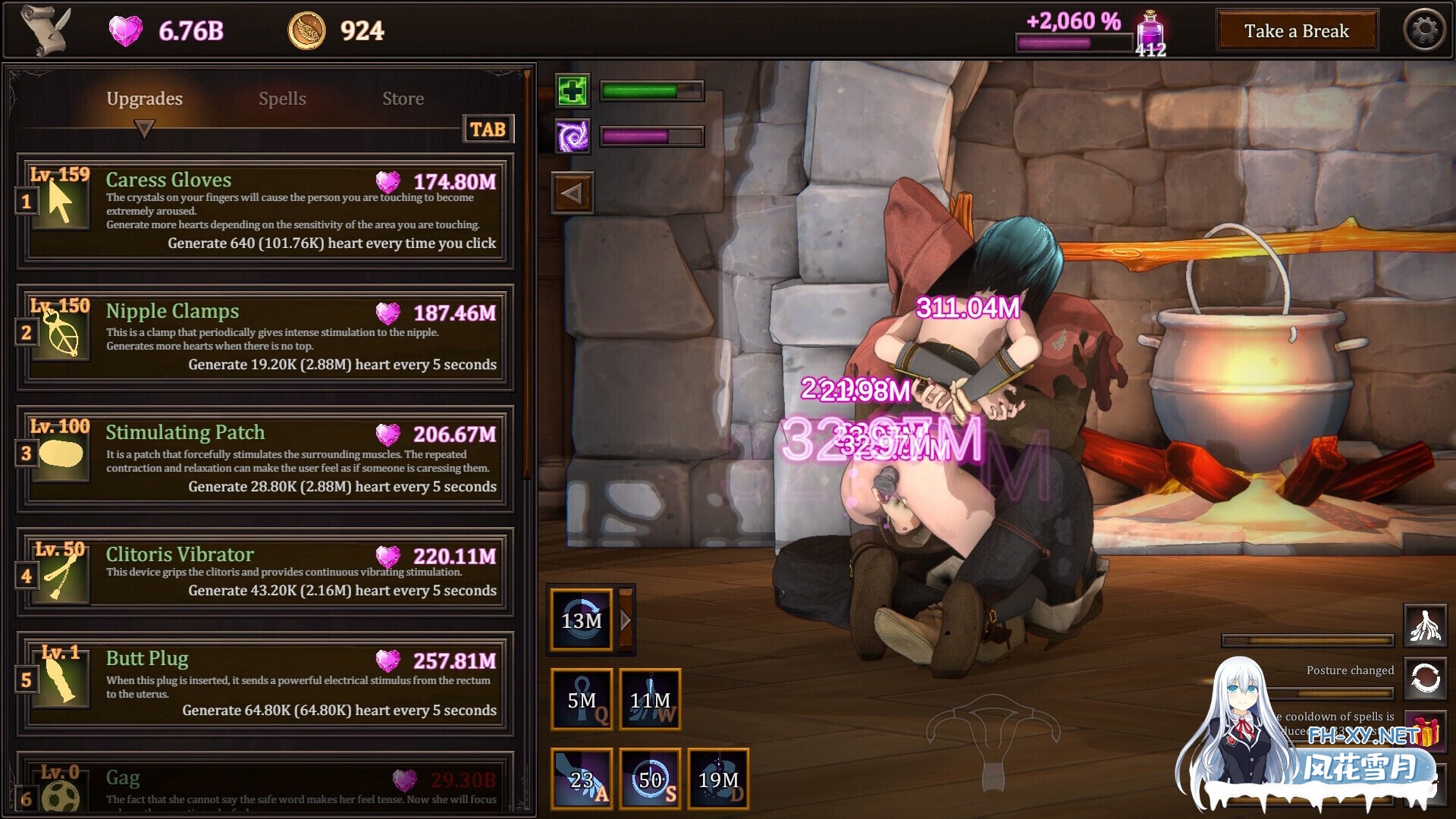Activate the S clock spell

(650, 778)
